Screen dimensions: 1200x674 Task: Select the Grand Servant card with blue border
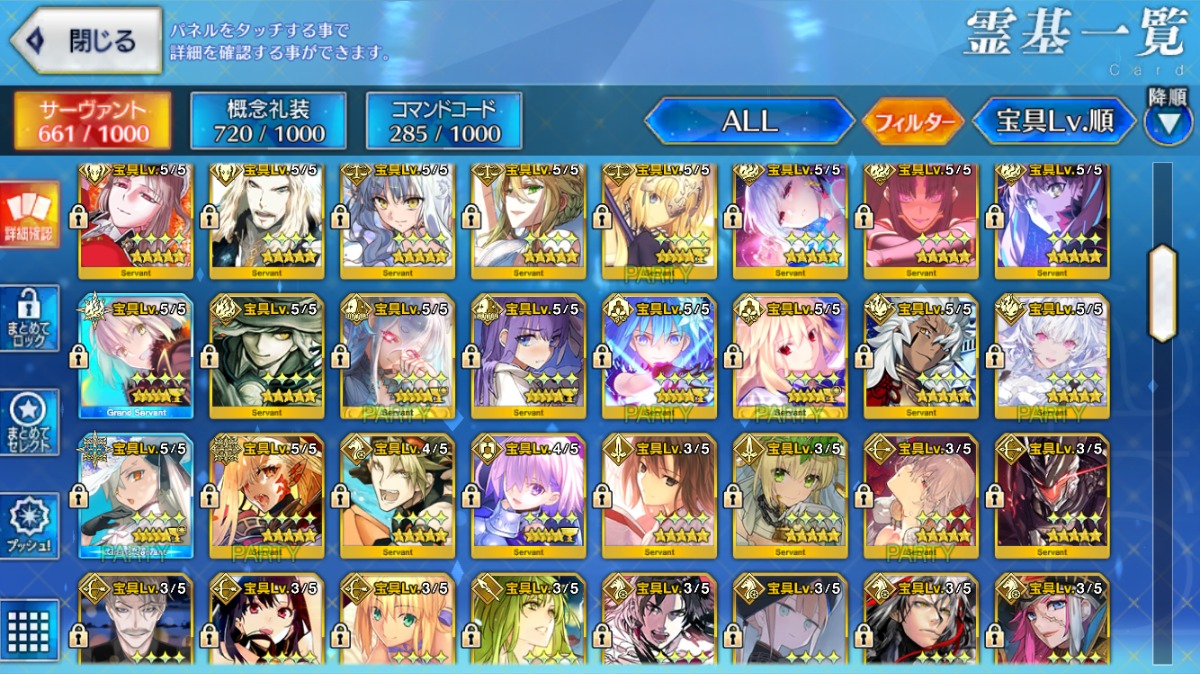click(136, 357)
